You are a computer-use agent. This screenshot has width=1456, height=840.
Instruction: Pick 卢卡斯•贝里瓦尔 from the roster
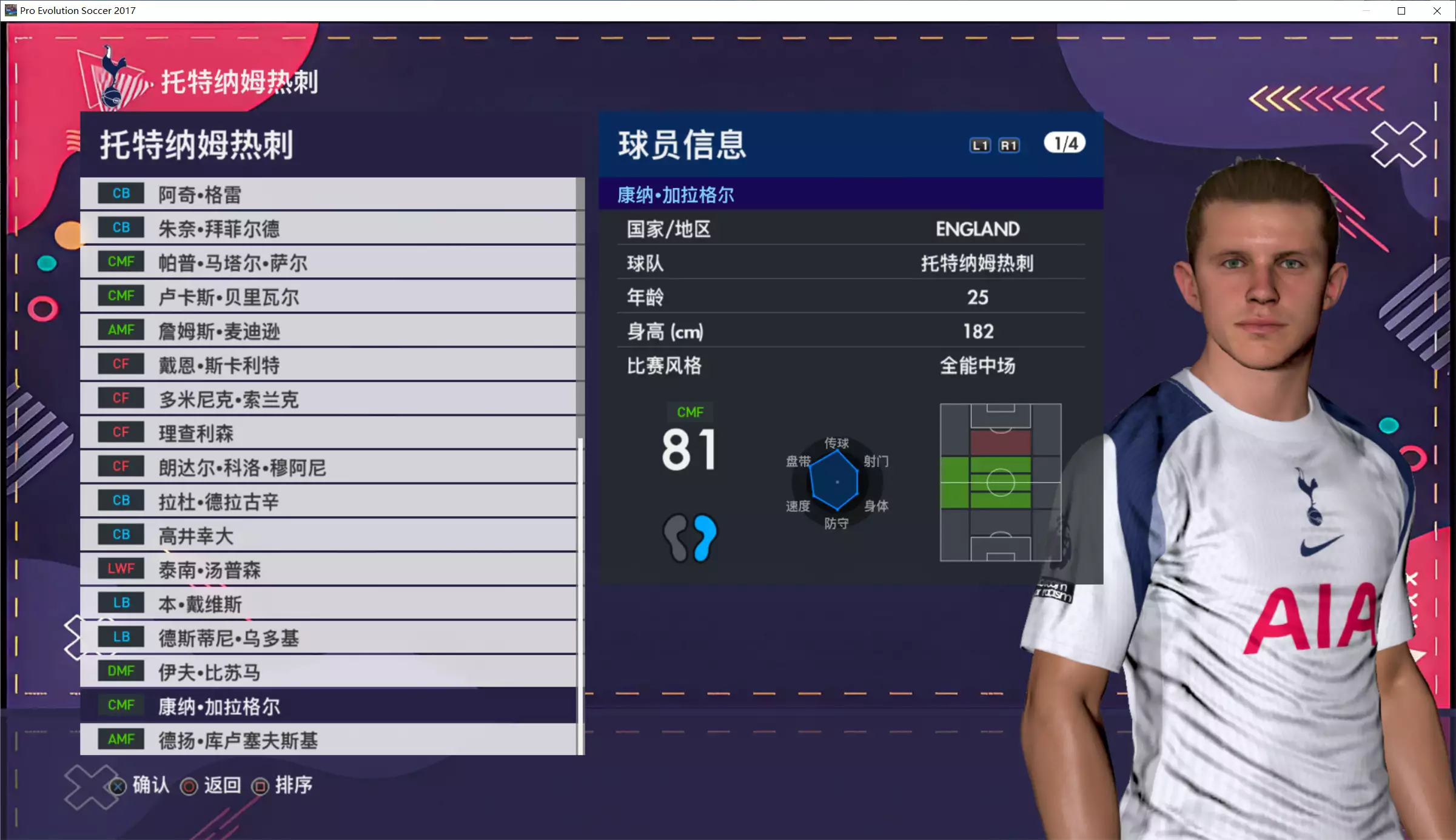327,297
